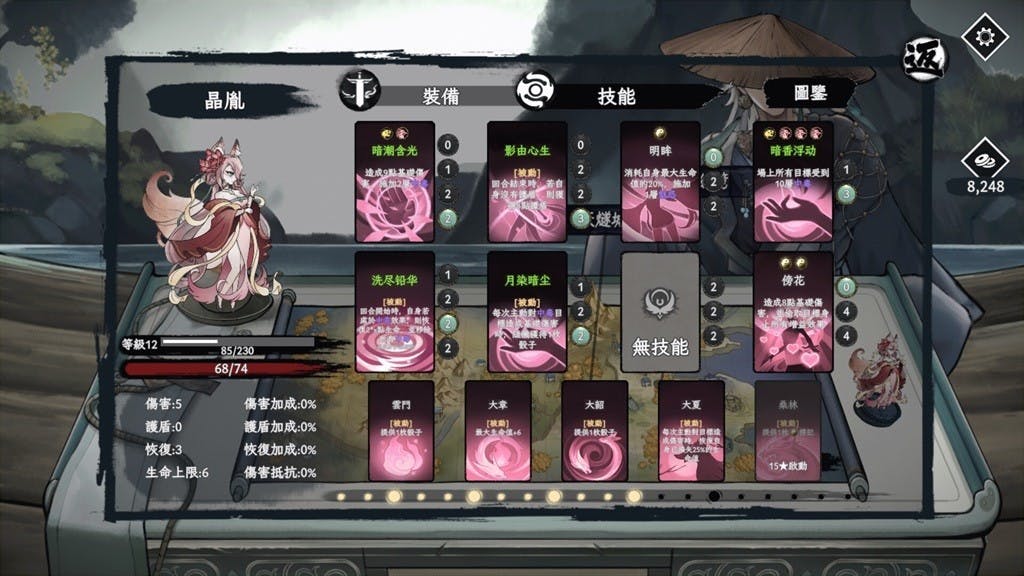
Task: Select the 暗香浮动 skill card
Action: coord(793,181)
